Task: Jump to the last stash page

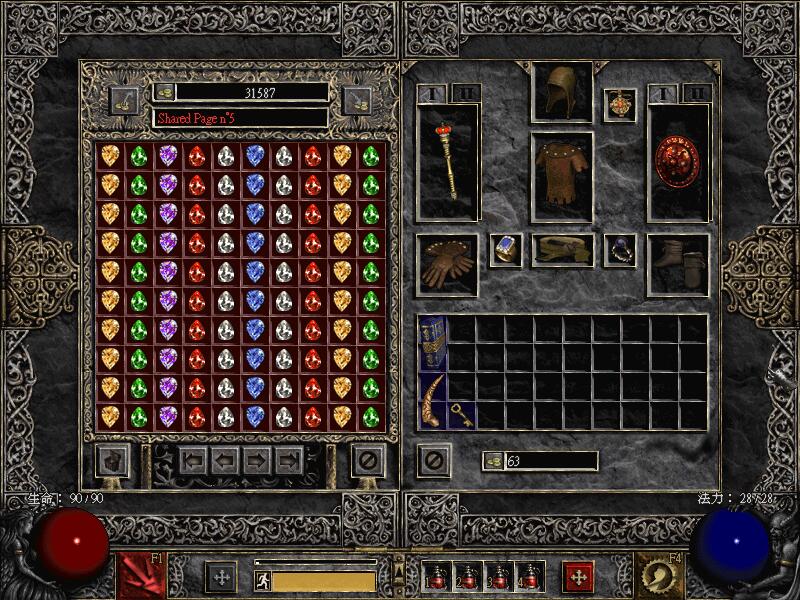Action: point(290,461)
